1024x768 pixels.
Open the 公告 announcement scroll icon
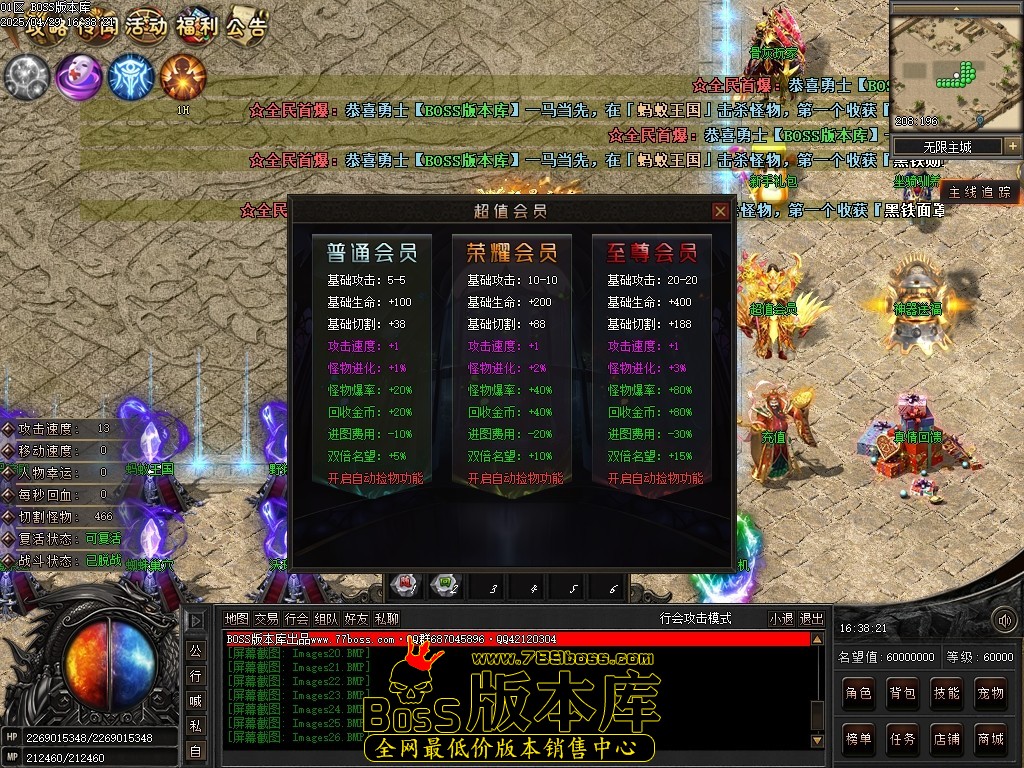tap(246, 27)
